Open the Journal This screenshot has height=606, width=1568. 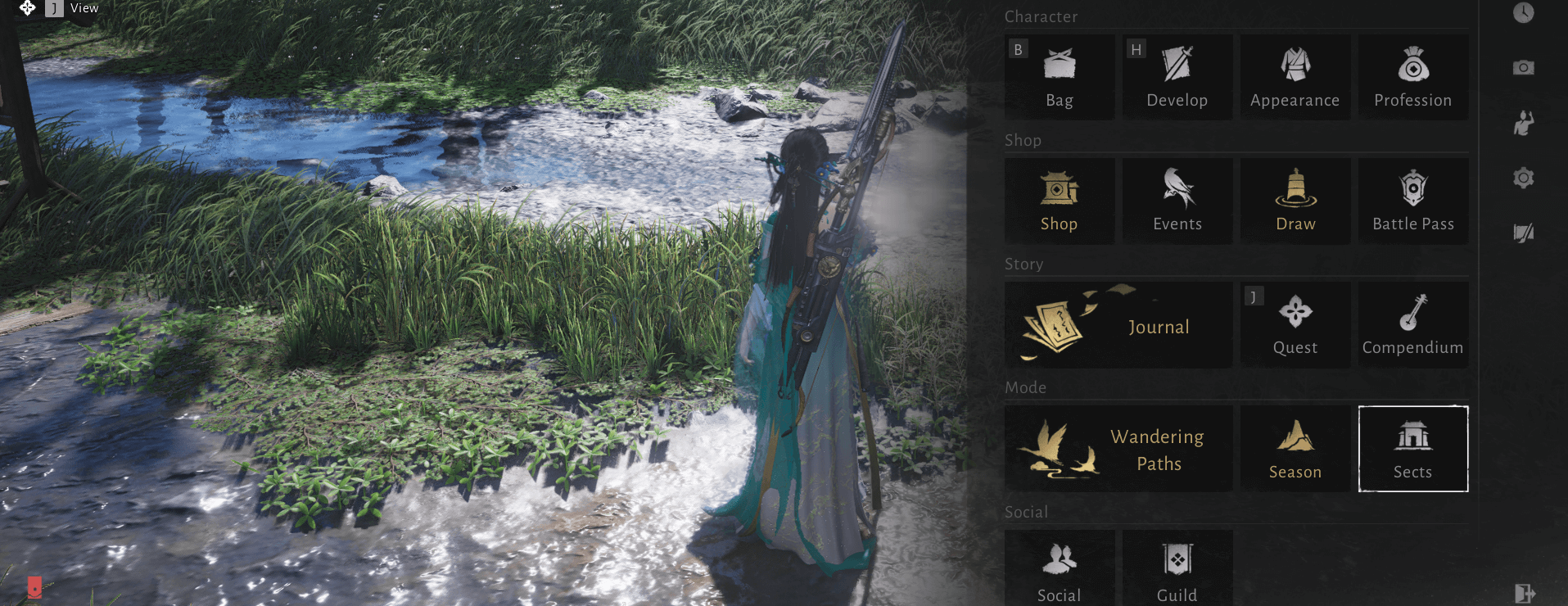(1118, 325)
